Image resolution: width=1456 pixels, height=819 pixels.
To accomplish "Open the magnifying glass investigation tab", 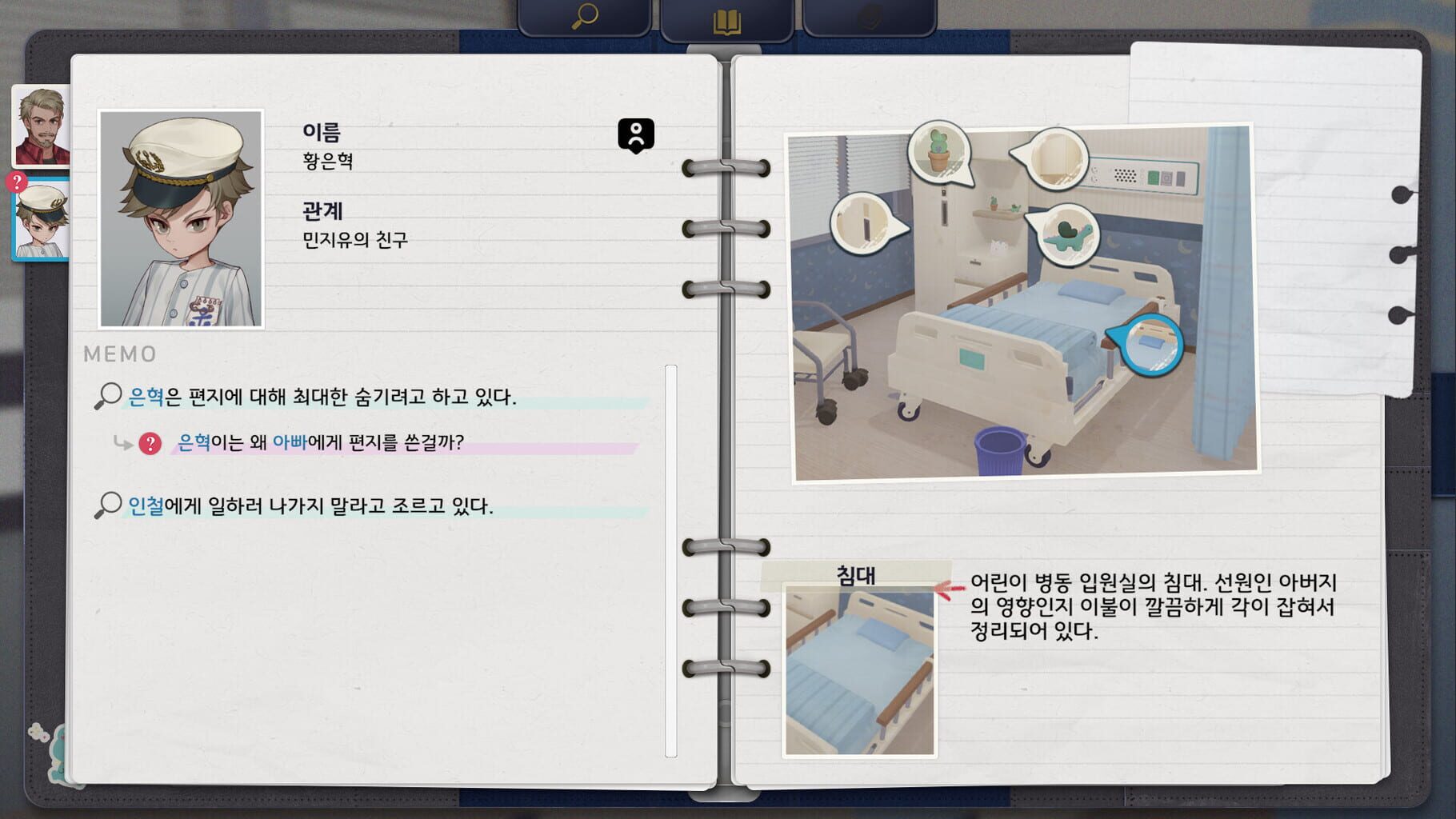I will pos(585,14).
